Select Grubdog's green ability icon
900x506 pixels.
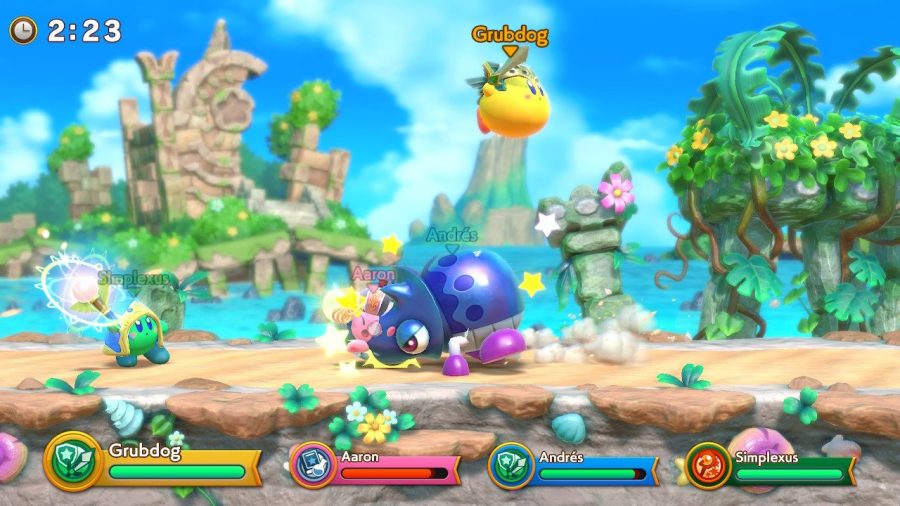(x=72, y=460)
